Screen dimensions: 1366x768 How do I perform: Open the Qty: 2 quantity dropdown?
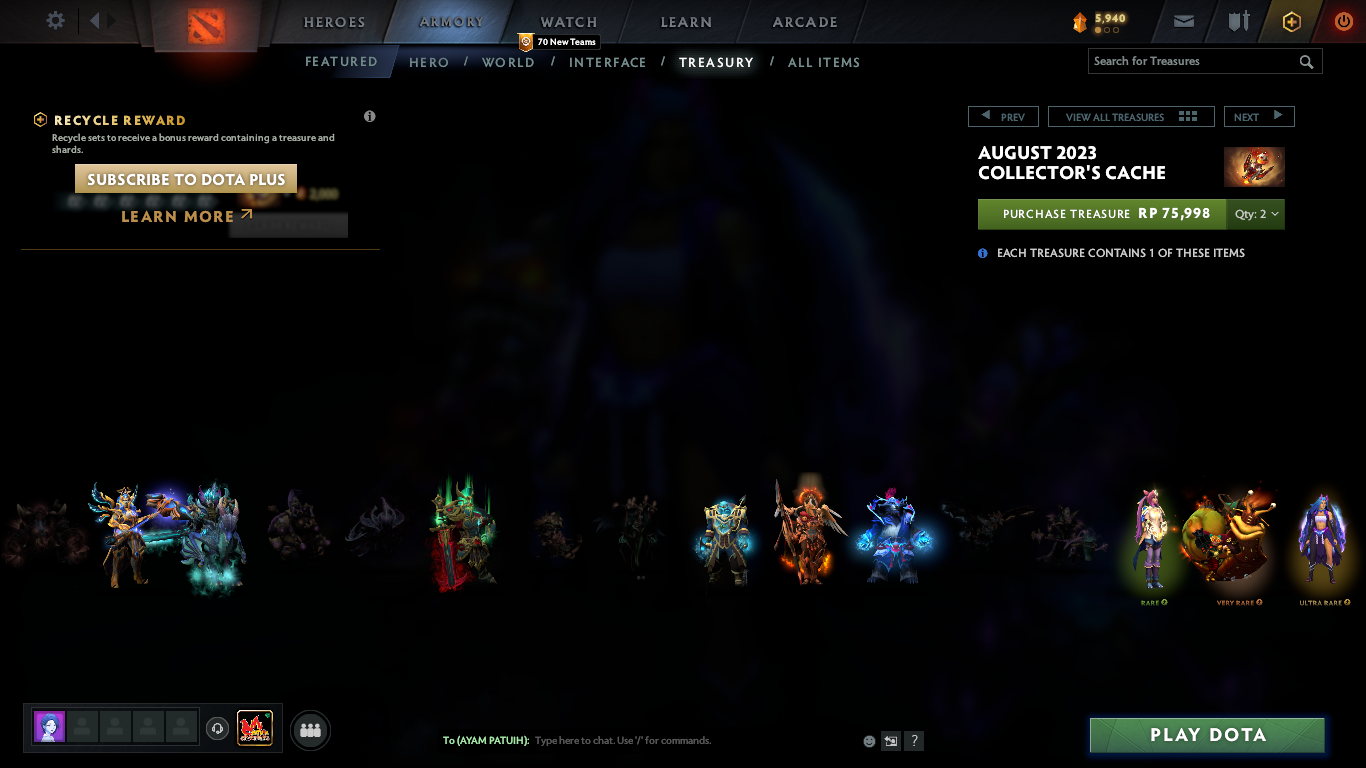click(x=1255, y=214)
